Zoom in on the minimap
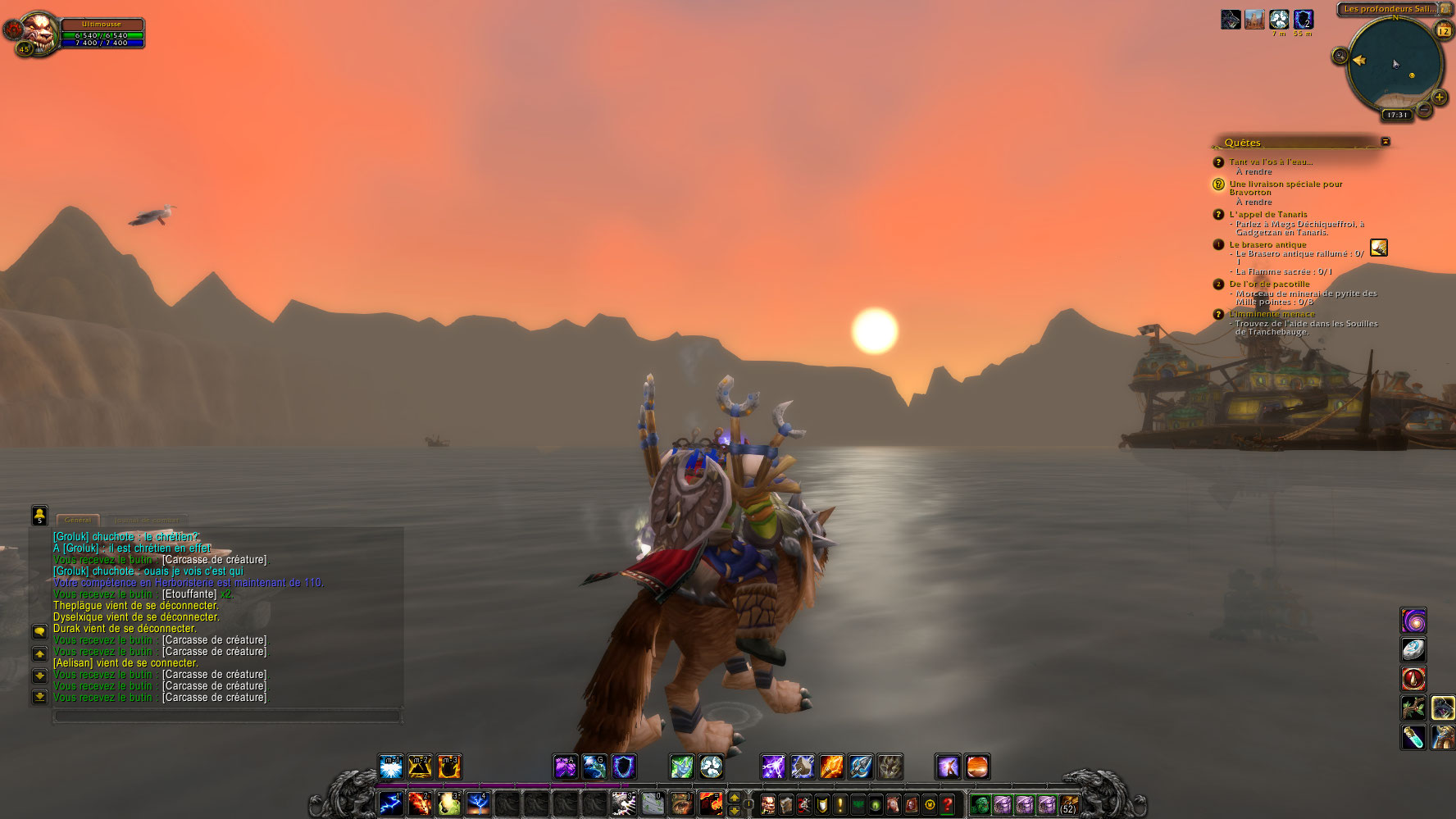 click(x=1439, y=98)
